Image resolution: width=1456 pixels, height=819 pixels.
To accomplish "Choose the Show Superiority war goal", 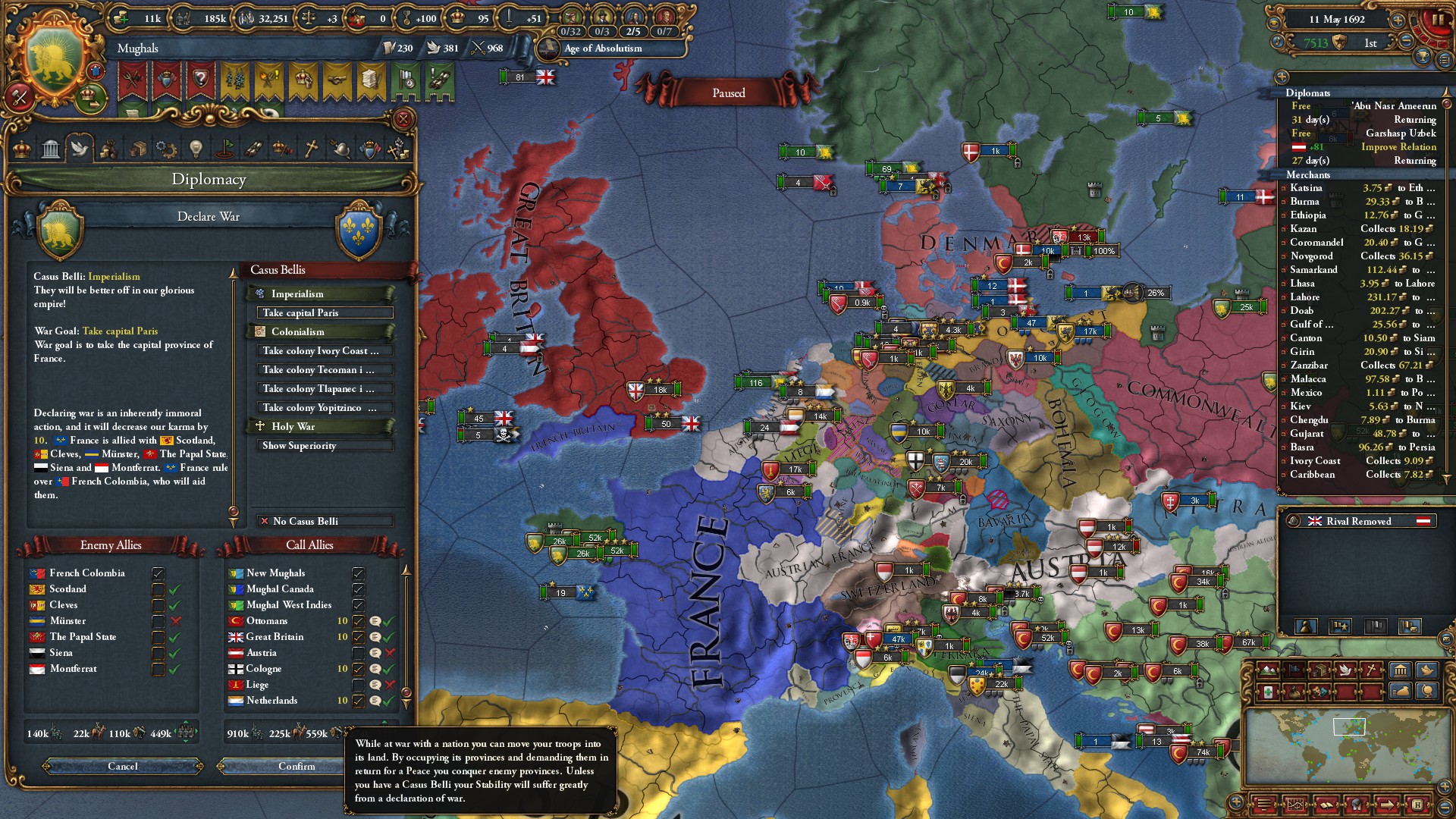I will [x=325, y=445].
